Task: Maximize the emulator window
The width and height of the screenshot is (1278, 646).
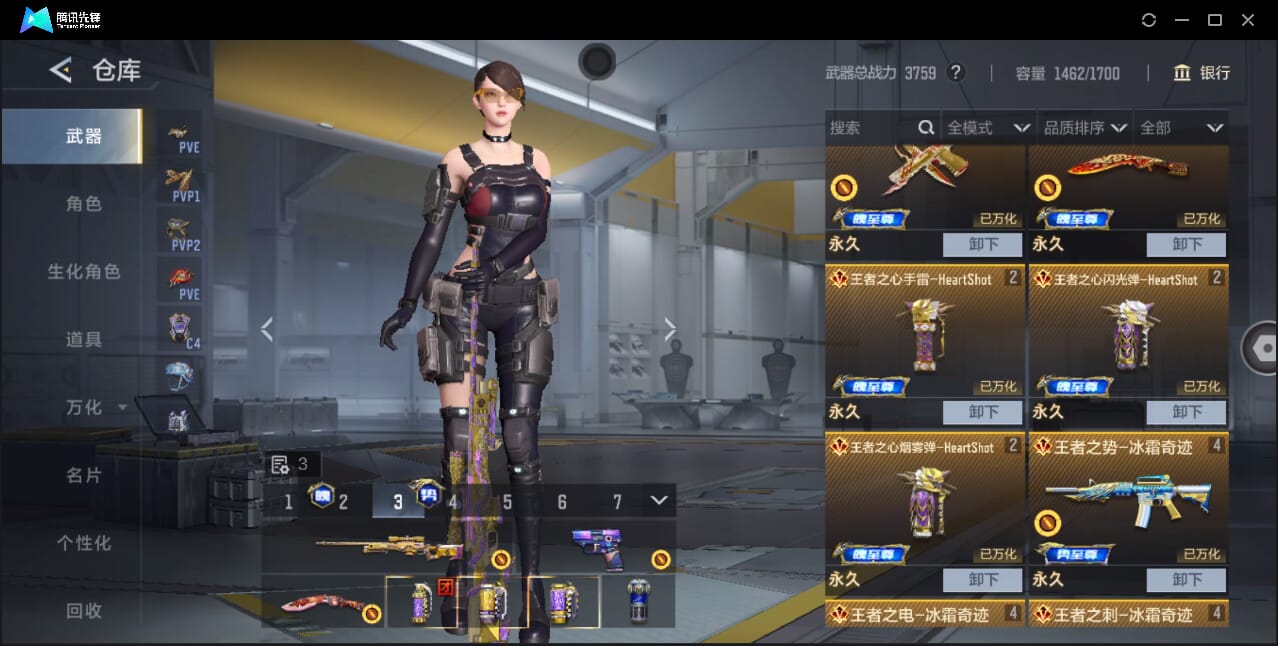Action: click(1215, 20)
